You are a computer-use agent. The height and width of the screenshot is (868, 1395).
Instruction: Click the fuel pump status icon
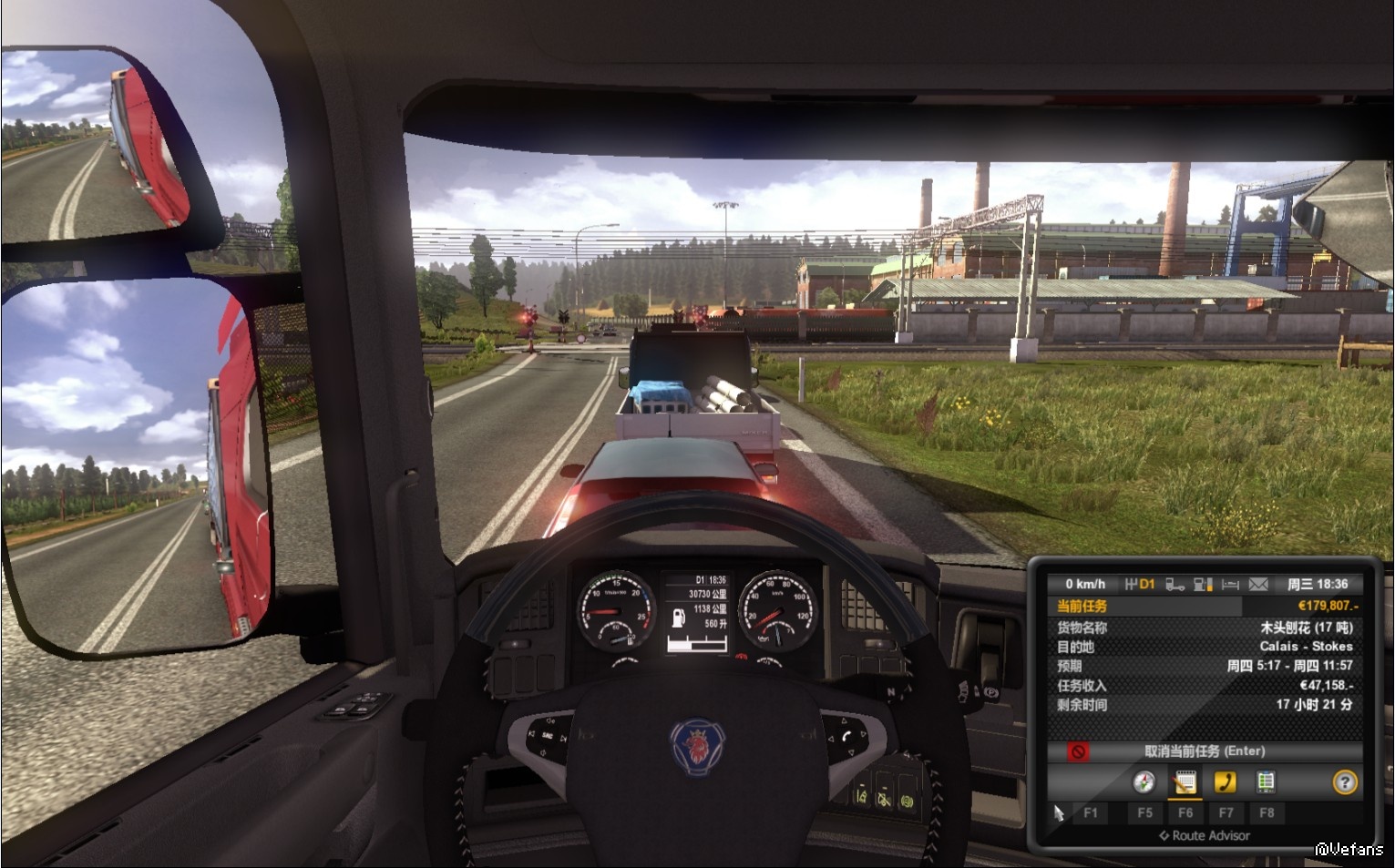pyautogui.click(x=1203, y=584)
